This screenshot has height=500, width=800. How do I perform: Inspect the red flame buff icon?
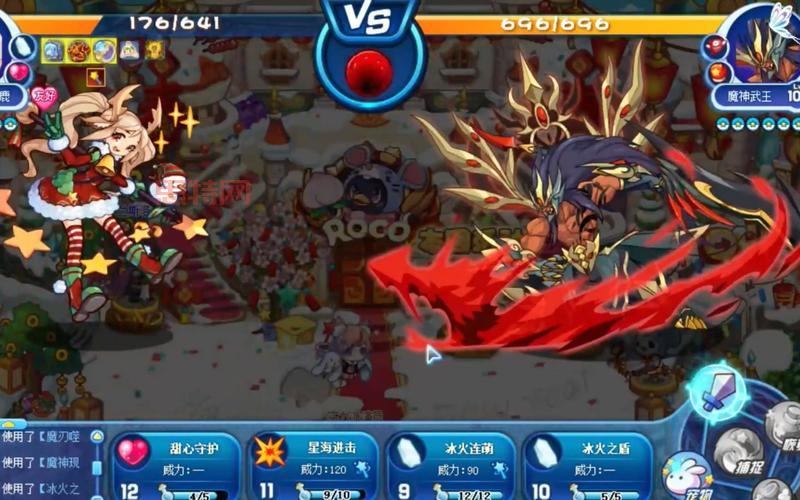(x=78, y=49)
